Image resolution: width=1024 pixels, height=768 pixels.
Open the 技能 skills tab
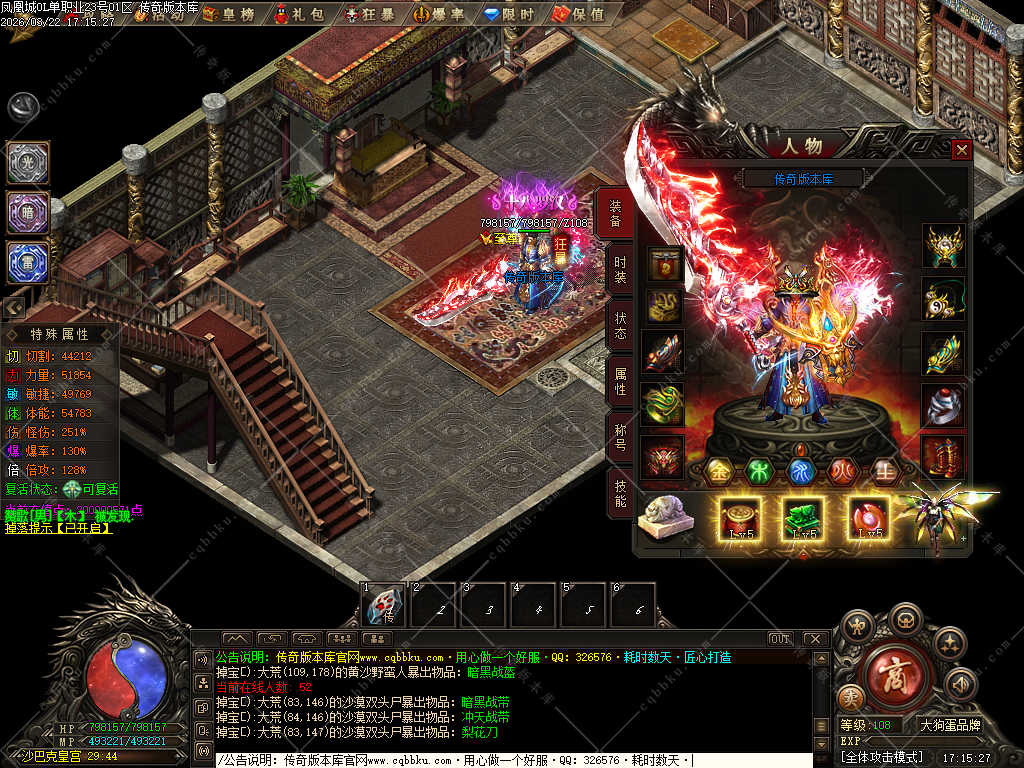620,492
